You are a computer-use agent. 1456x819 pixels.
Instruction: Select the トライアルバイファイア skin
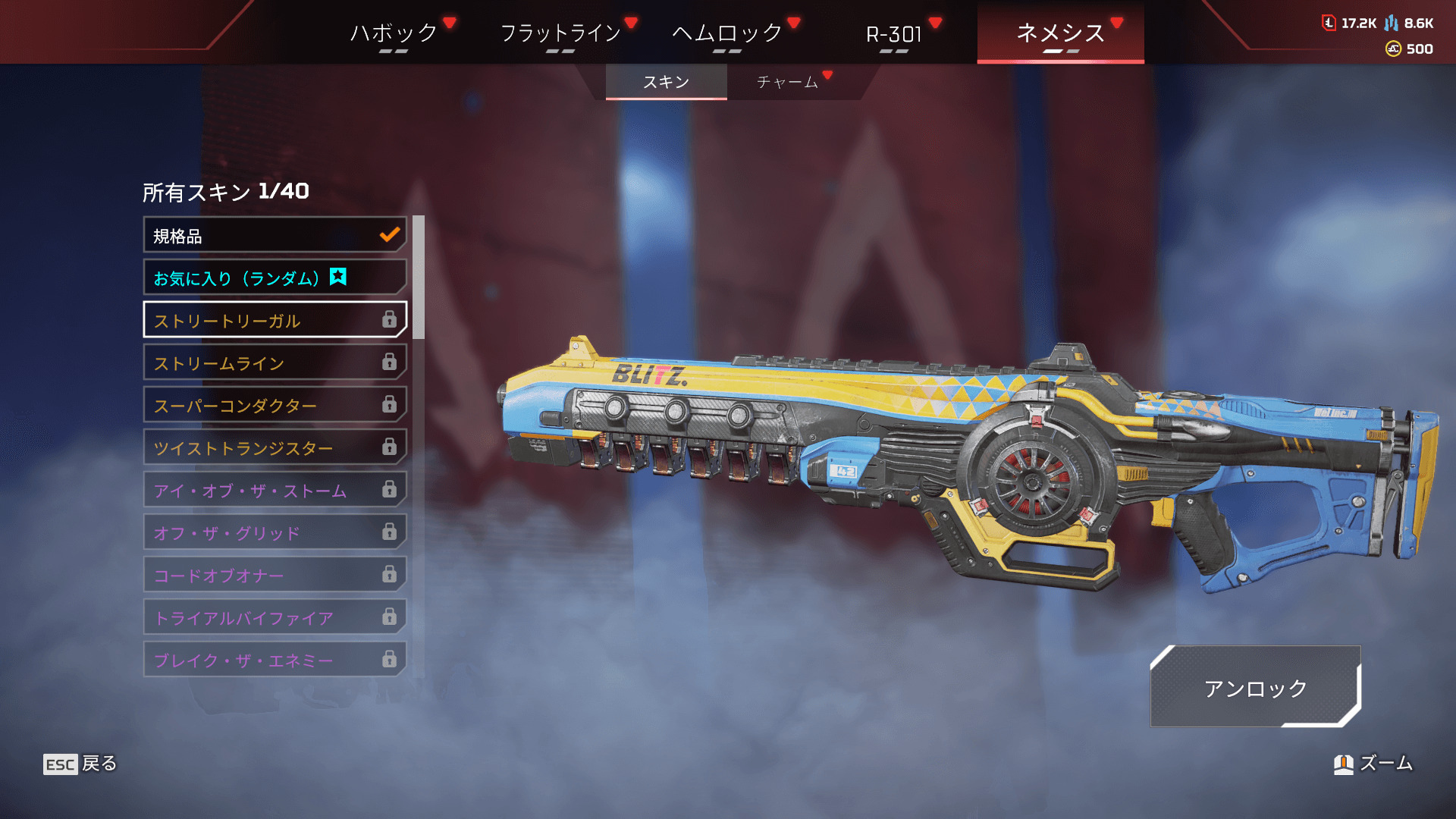(x=275, y=618)
